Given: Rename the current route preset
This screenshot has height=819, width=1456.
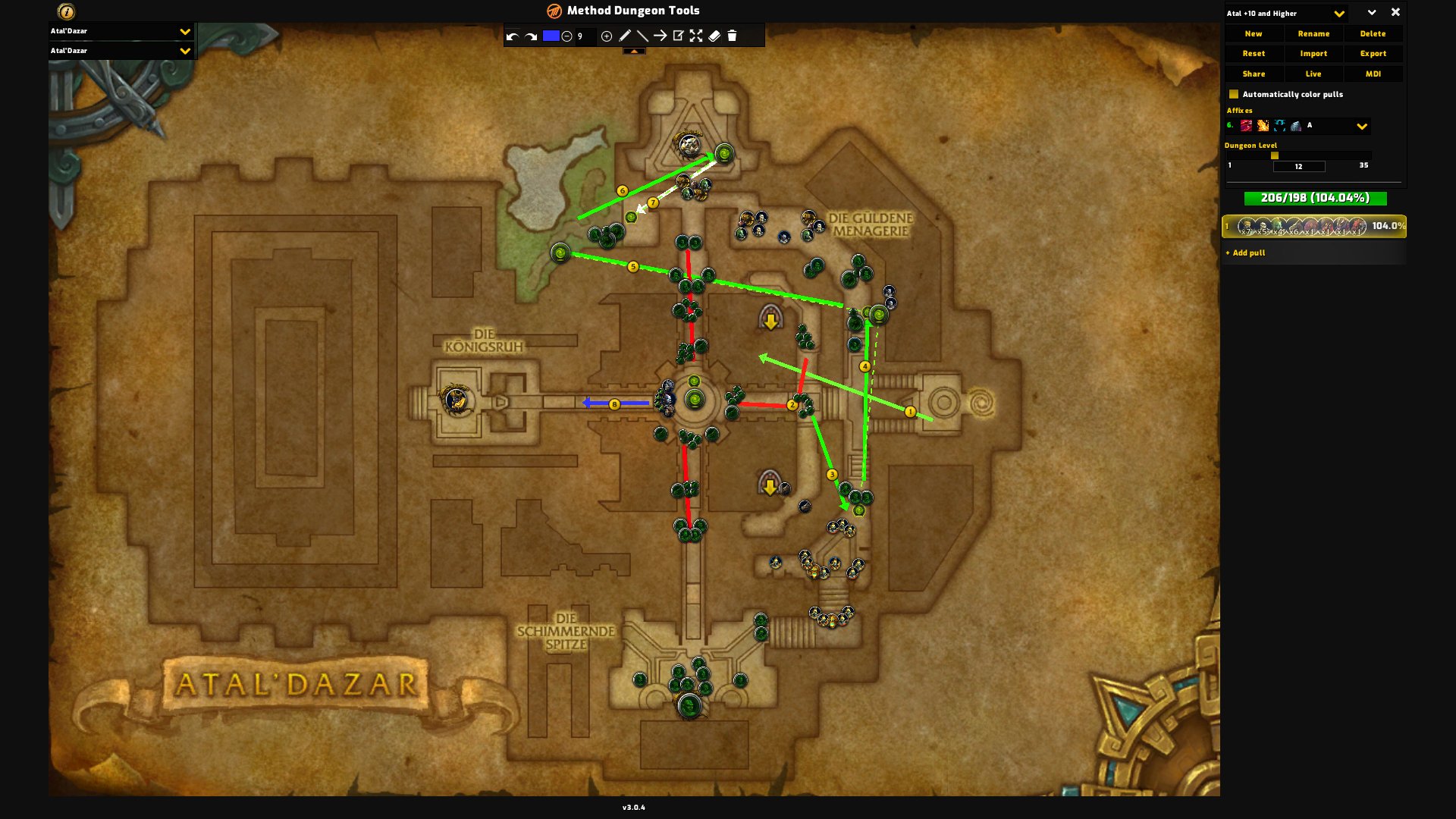Looking at the screenshot, I should pos(1313,34).
